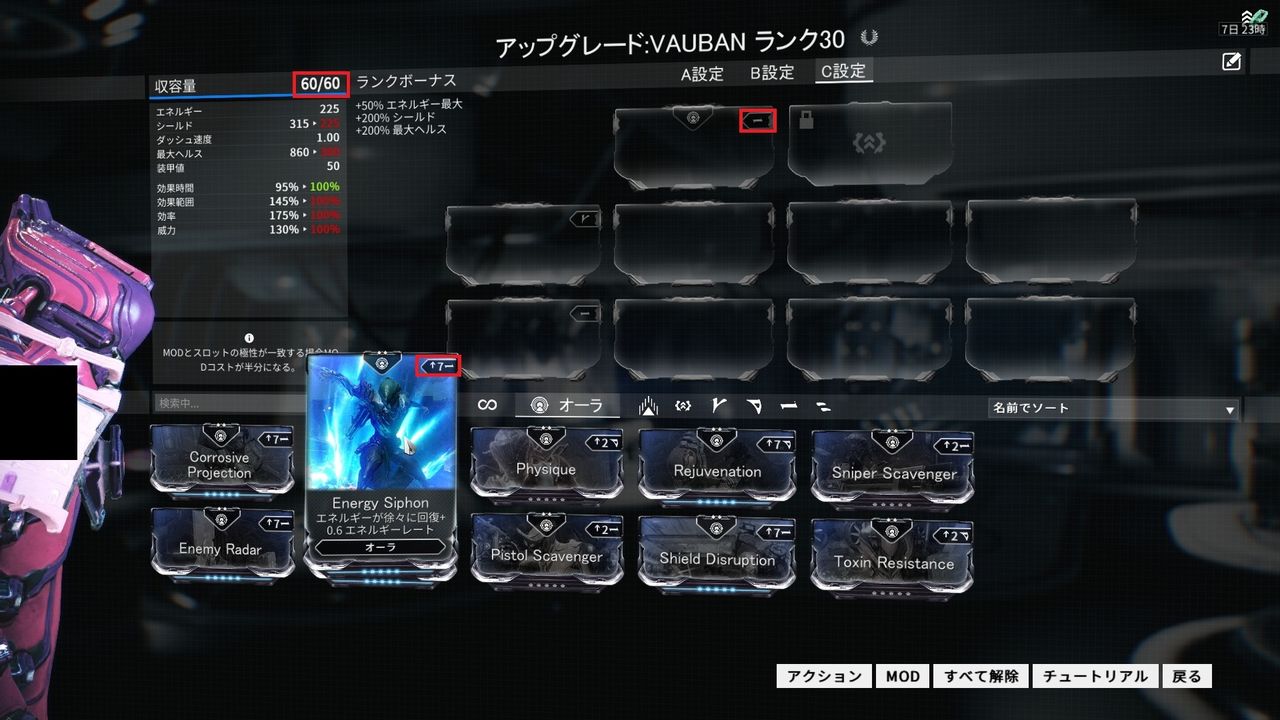The width and height of the screenshot is (1280, 720).
Task: Filter mods by the dash polarity icon
Action: pos(790,405)
